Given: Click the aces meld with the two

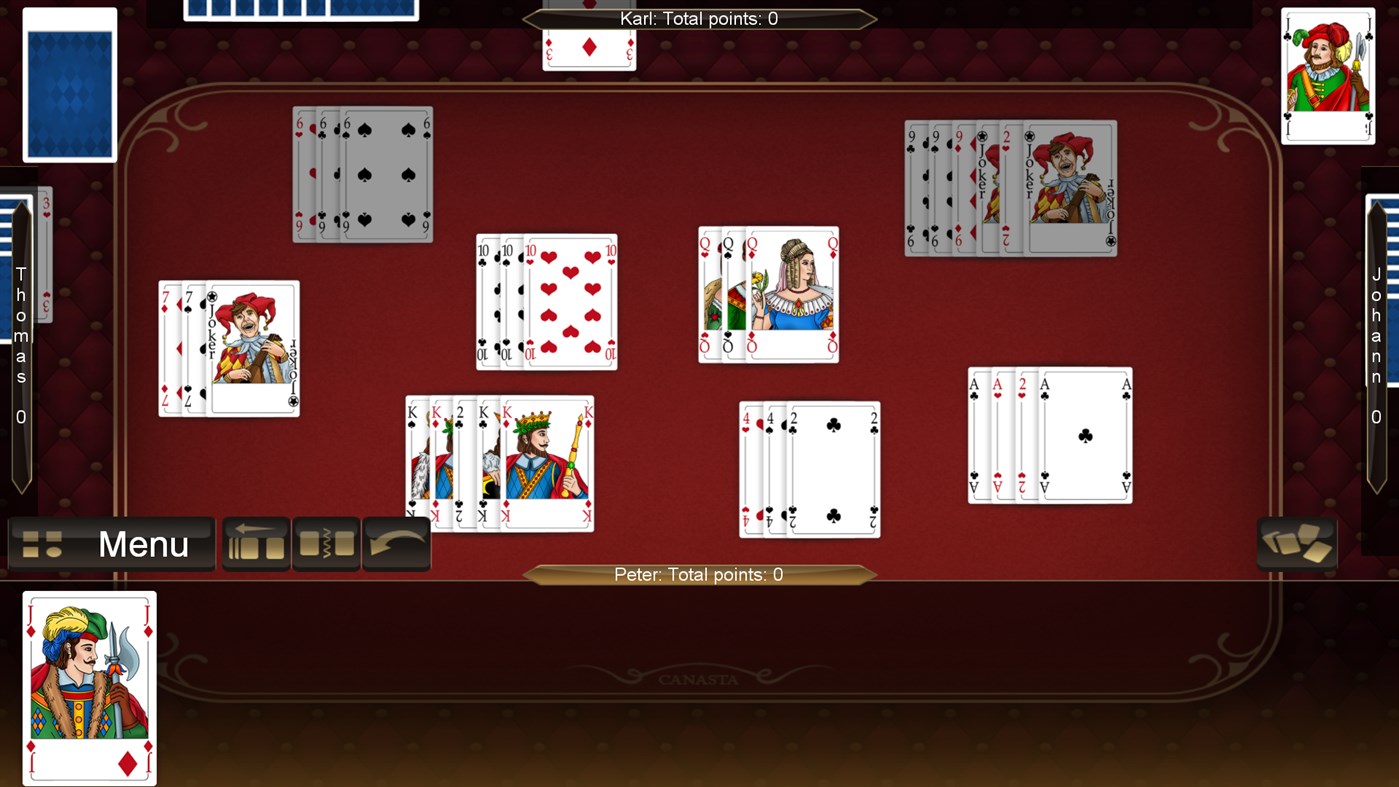Looking at the screenshot, I should (x=1049, y=434).
